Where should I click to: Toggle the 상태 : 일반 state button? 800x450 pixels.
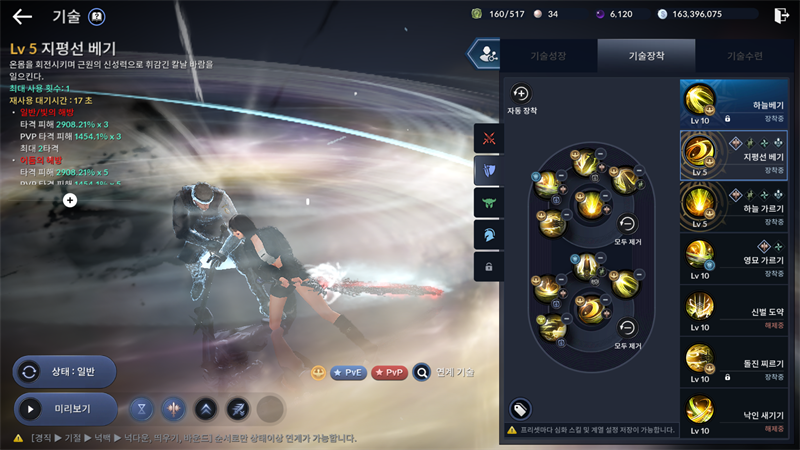tap(65, 371)
